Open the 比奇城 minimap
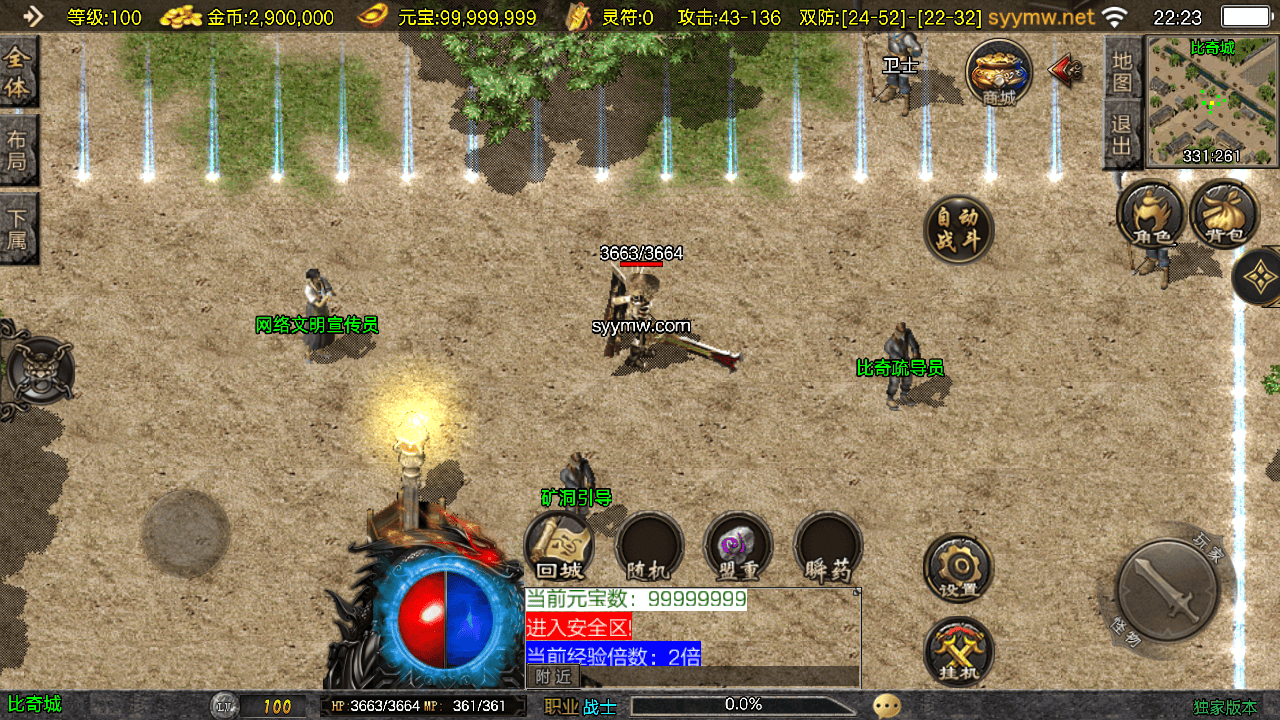 tap(1212, 102)
